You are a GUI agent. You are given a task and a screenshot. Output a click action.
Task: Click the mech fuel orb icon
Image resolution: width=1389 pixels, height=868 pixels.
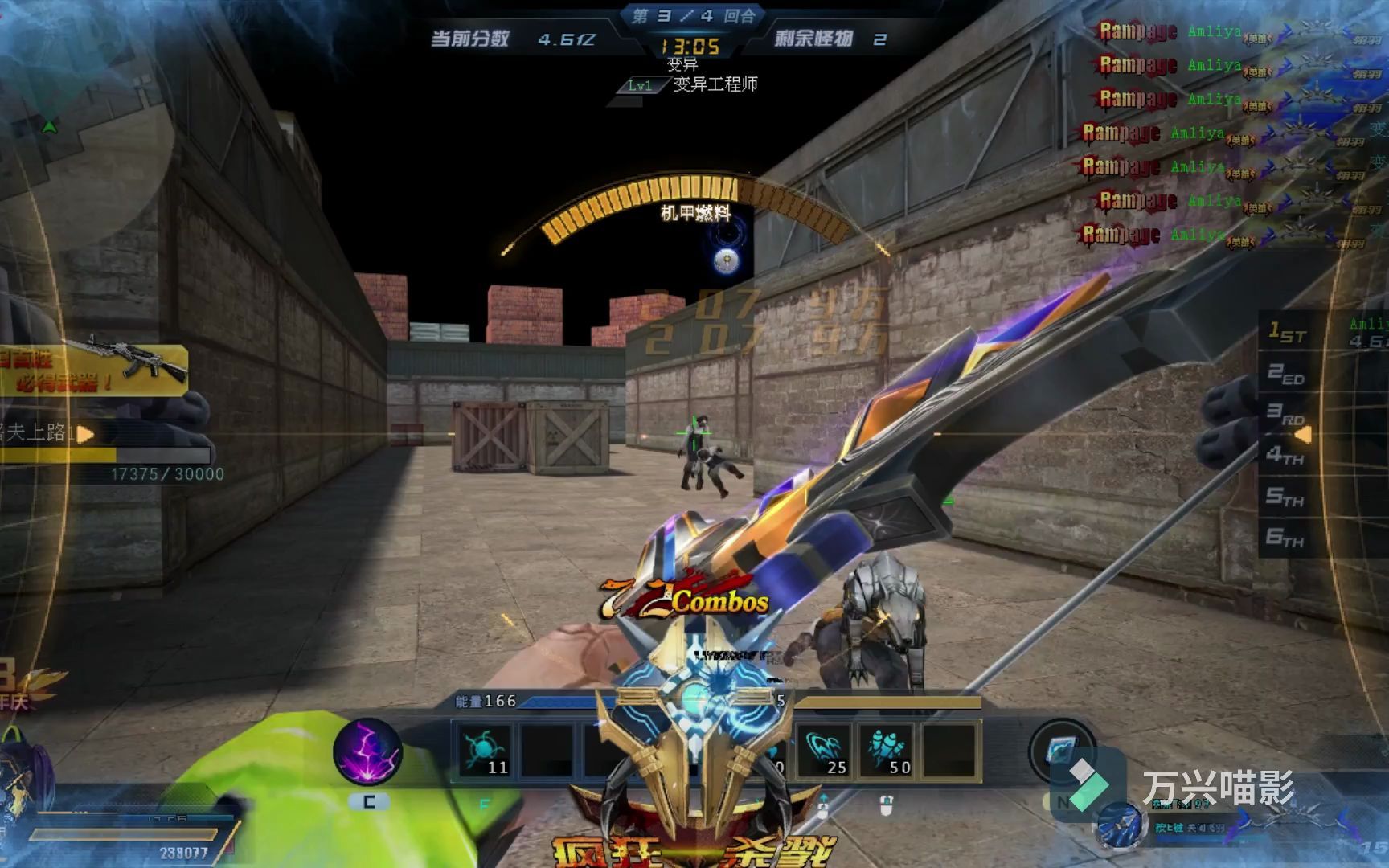click(727, 259)
